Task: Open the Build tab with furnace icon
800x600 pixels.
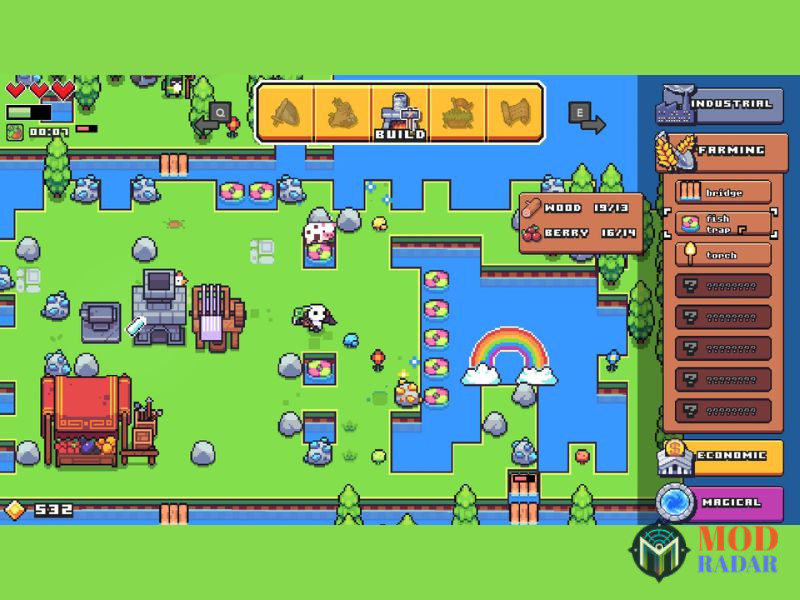Action: pyautogui.click(x=400, y=113)
